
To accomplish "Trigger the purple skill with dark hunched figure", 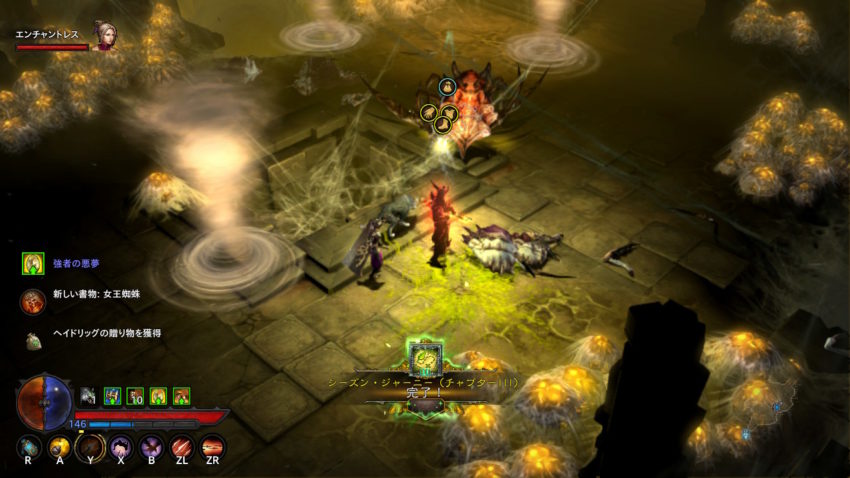I will pos(121,447).
